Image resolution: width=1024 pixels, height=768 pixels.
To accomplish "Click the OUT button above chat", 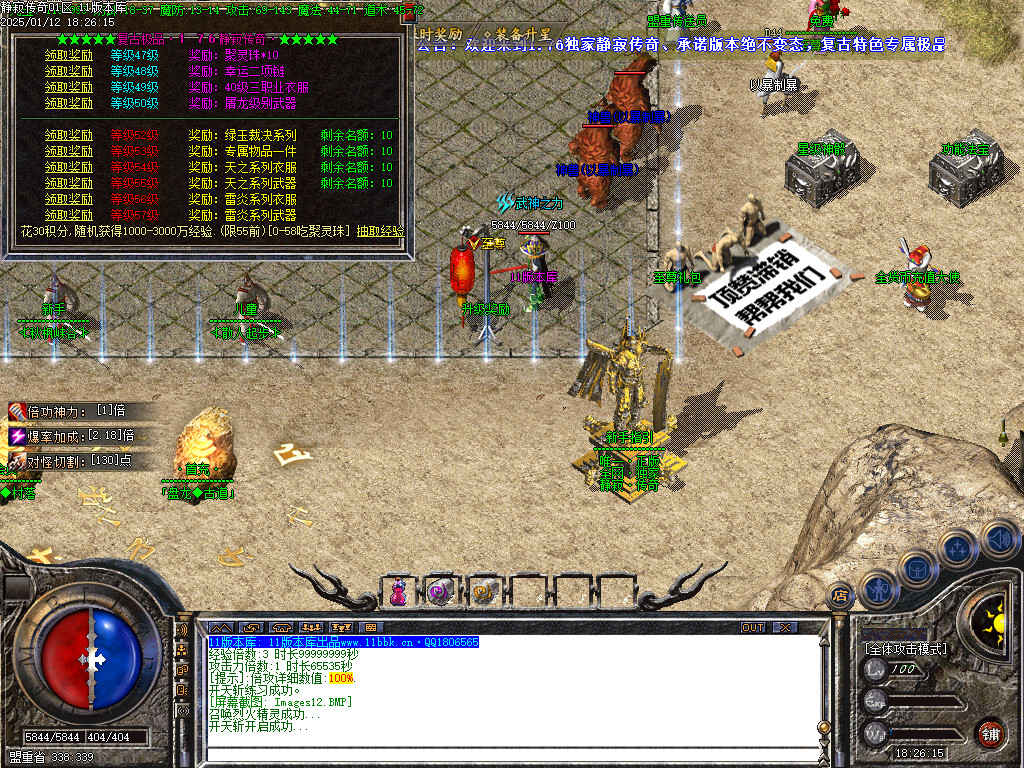I will point(752,627).
